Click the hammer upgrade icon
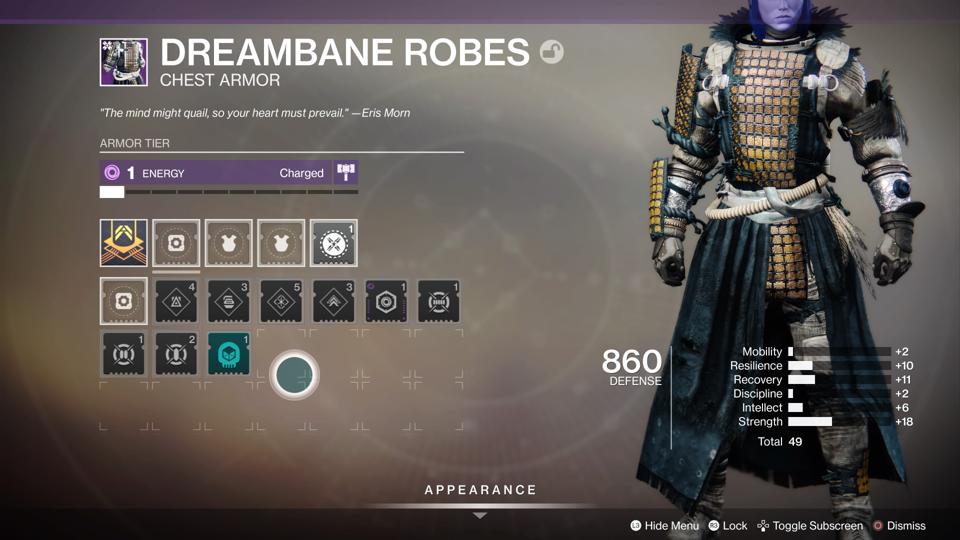 (346, 173)
